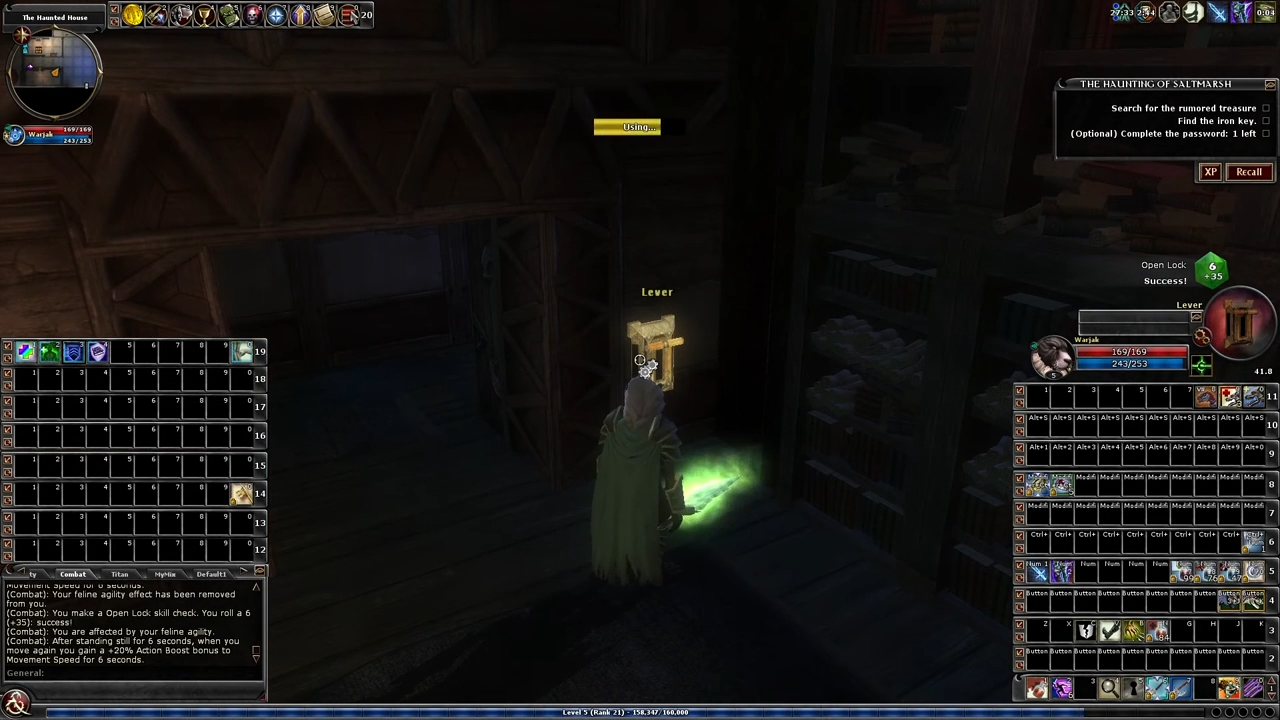Trigger the blue shield ability in hotbar slot 3
The height and width of the screenshot is (720, 1280).
73,350
